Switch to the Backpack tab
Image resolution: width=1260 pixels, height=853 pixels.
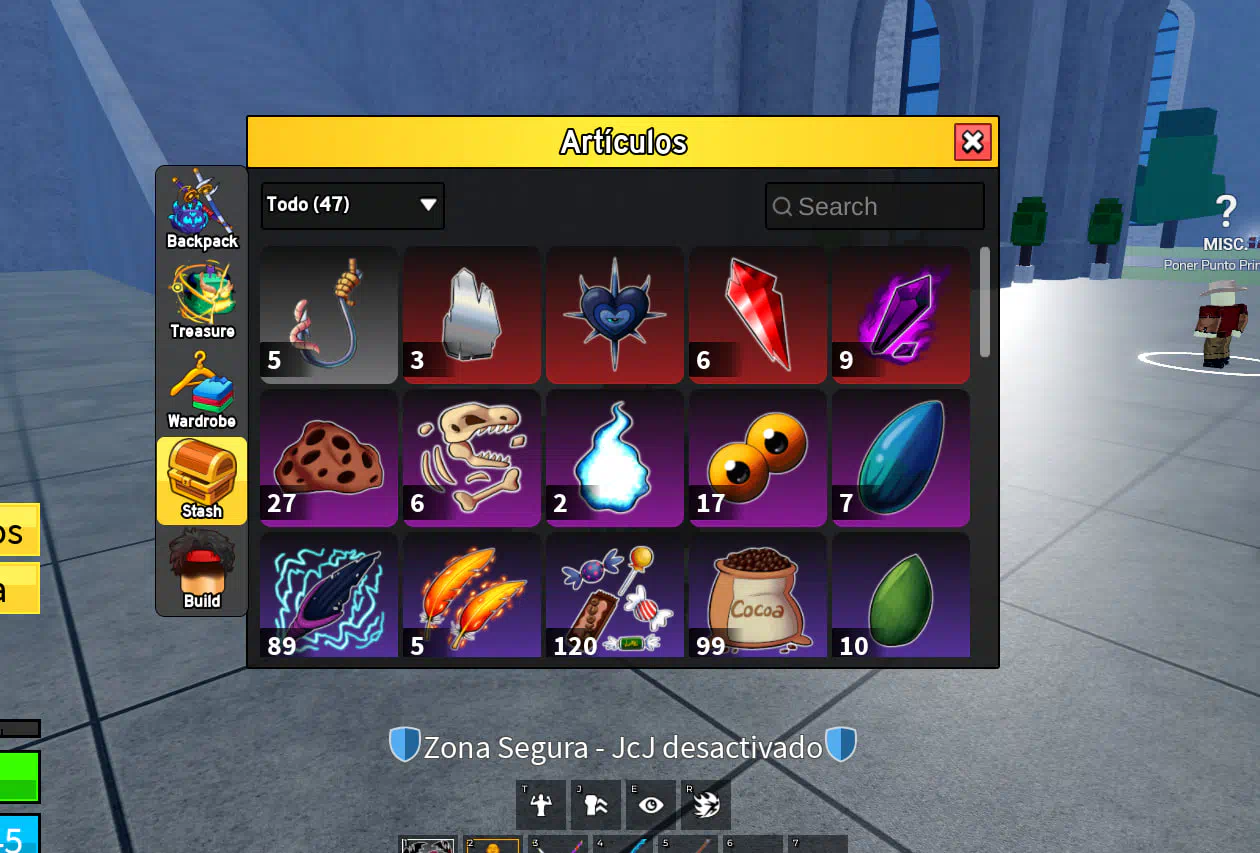coord(202,211)
